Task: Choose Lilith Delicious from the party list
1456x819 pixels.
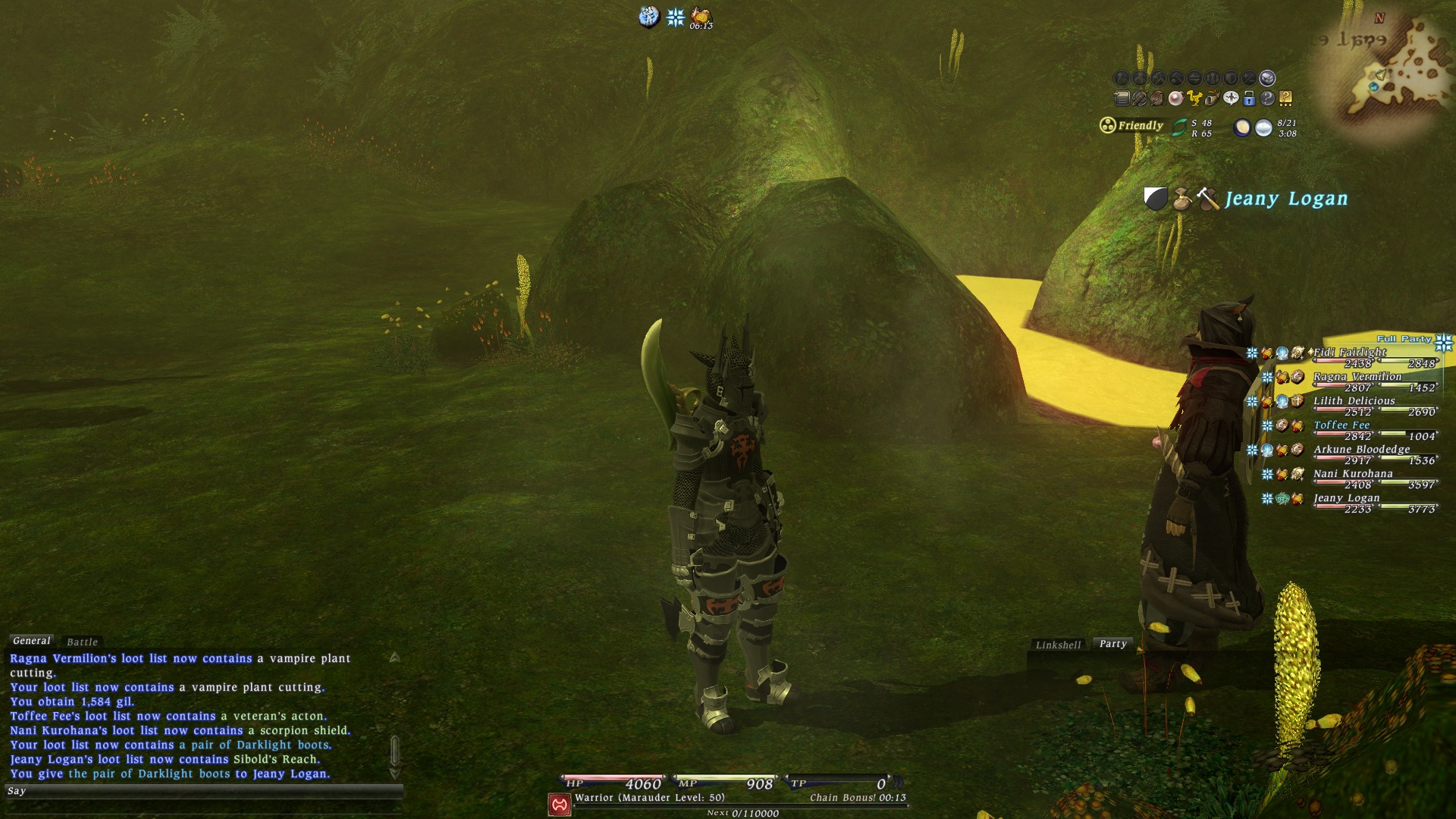Action: [1354, 401]
